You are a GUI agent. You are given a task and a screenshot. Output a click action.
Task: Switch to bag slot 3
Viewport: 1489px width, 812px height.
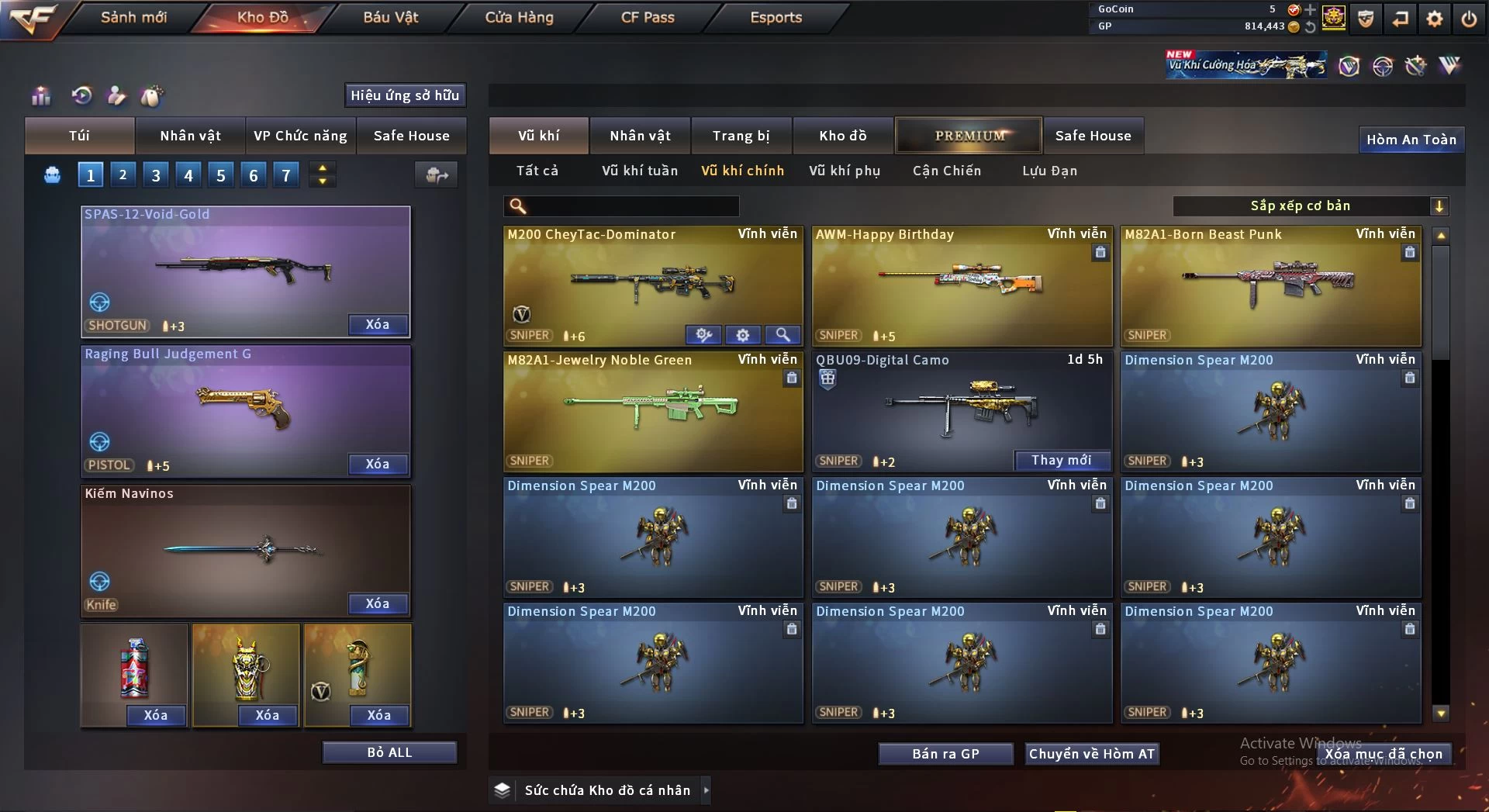(156, 175)
